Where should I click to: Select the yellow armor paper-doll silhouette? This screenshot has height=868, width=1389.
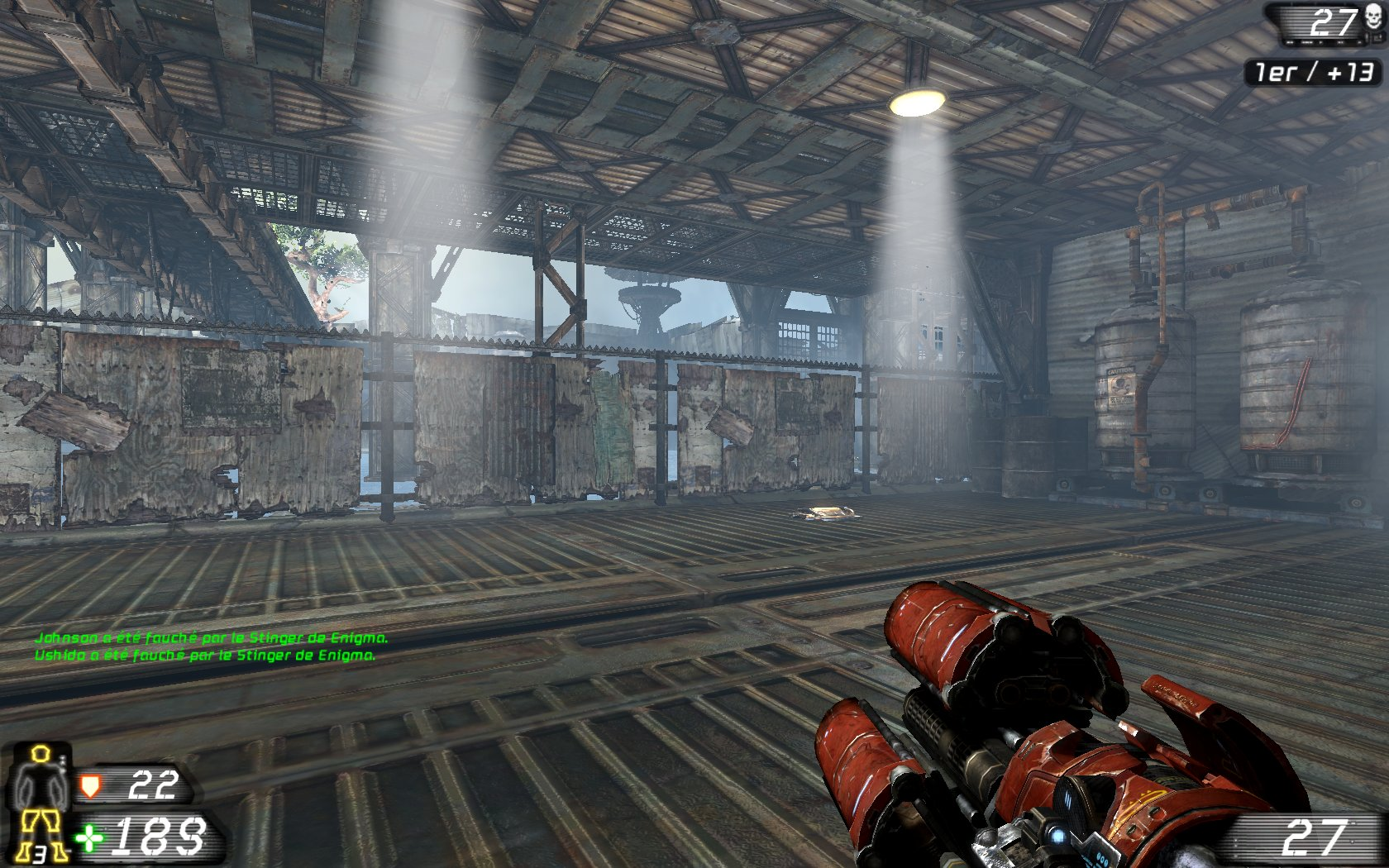tap(40, 781)
